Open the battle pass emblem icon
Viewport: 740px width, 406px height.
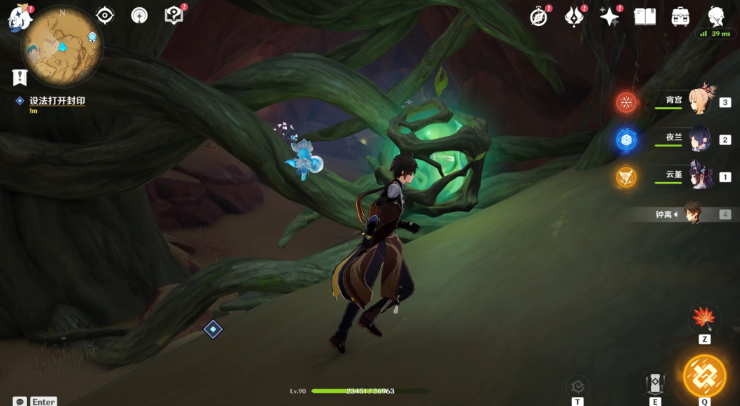(x=575, y=16)
